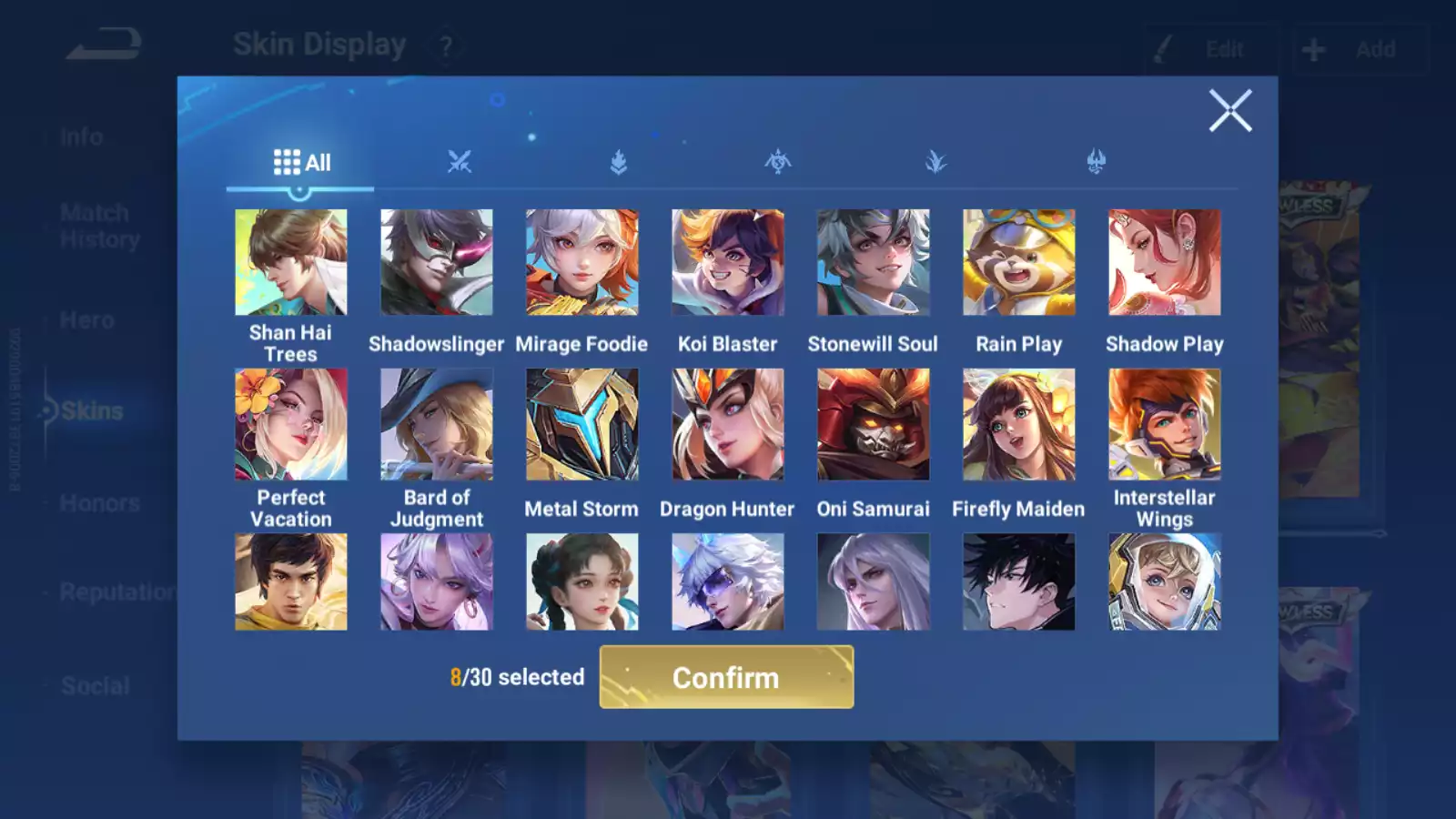Select the leaf-arrow class filter icon
The width and height of the screenshot is (1456, 819).
617,162
